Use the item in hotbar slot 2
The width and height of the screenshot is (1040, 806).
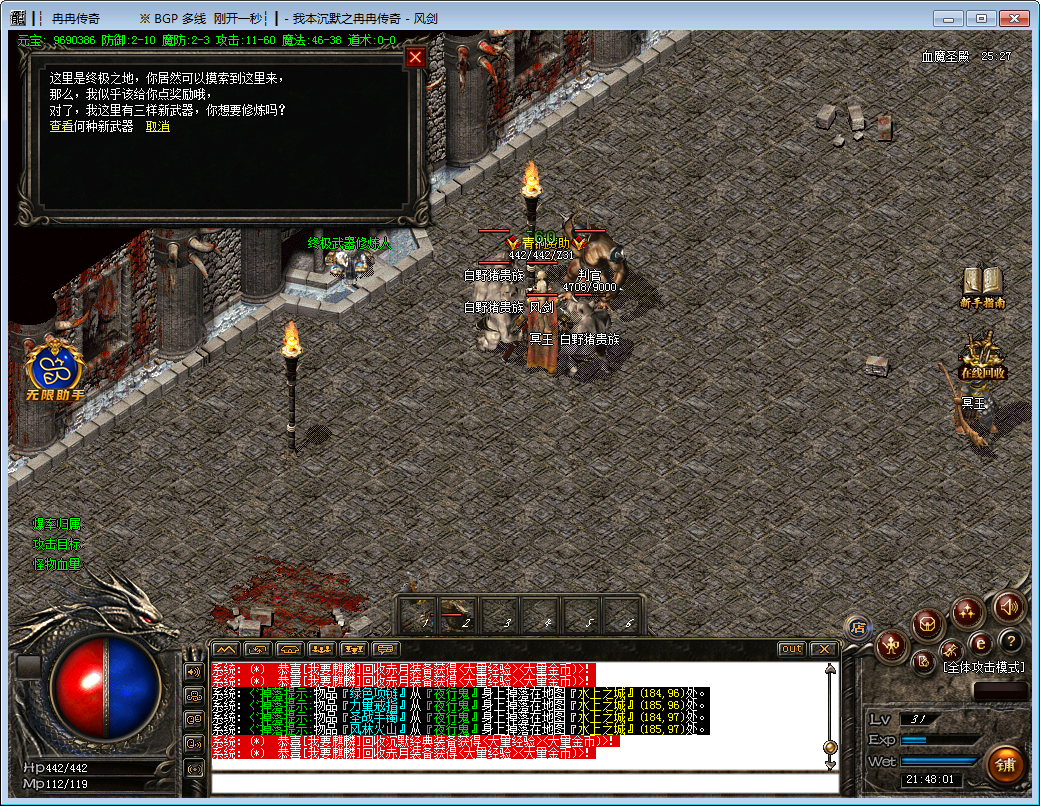[x=460, y=614]
